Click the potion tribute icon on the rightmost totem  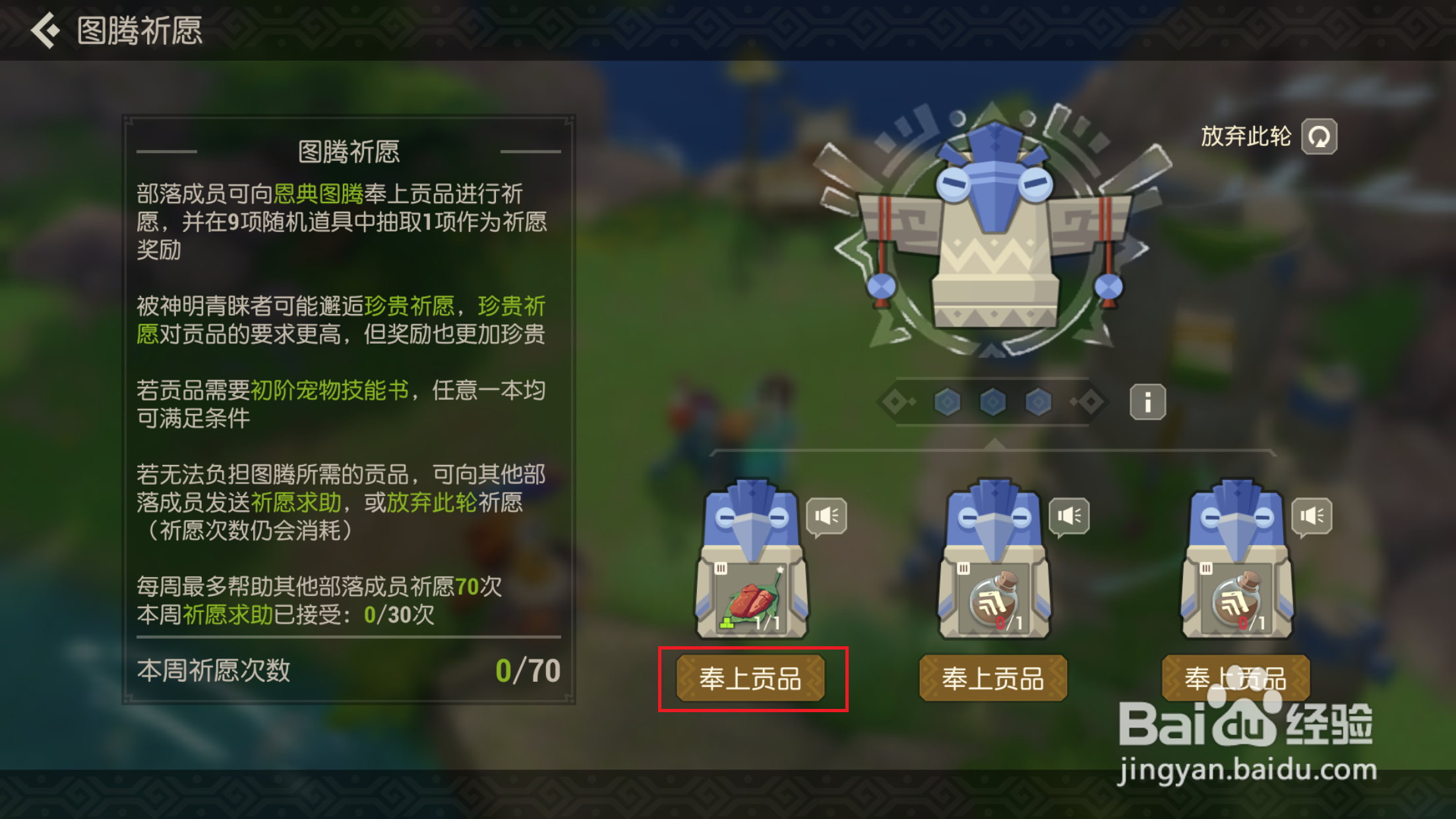click(1237, 600)
